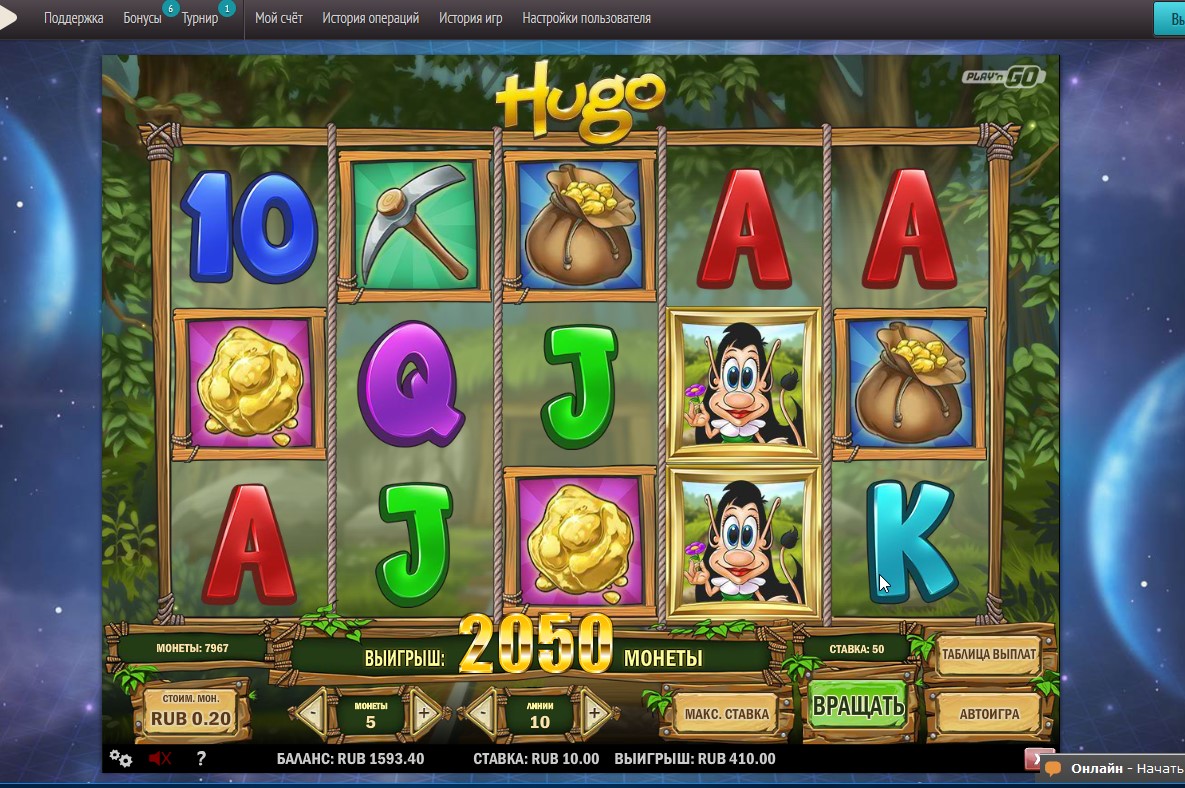Increase the Монеты coin count

[x=423, y=713]
